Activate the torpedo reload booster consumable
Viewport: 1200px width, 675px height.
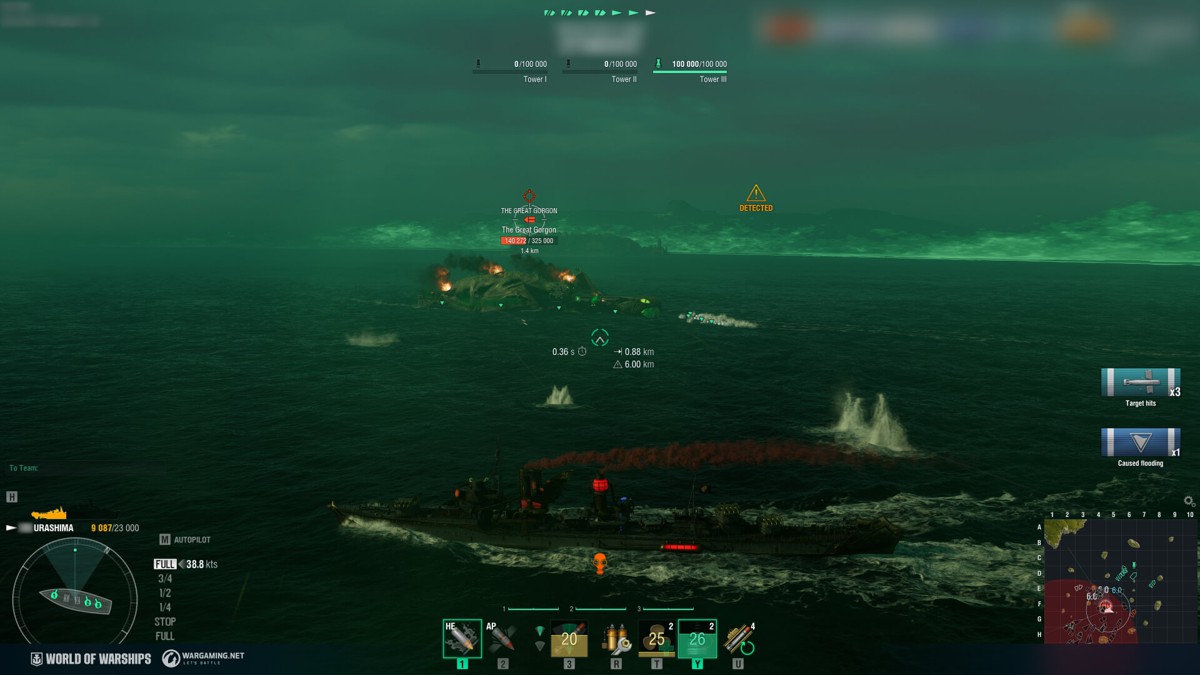click(x=740, y=639)
